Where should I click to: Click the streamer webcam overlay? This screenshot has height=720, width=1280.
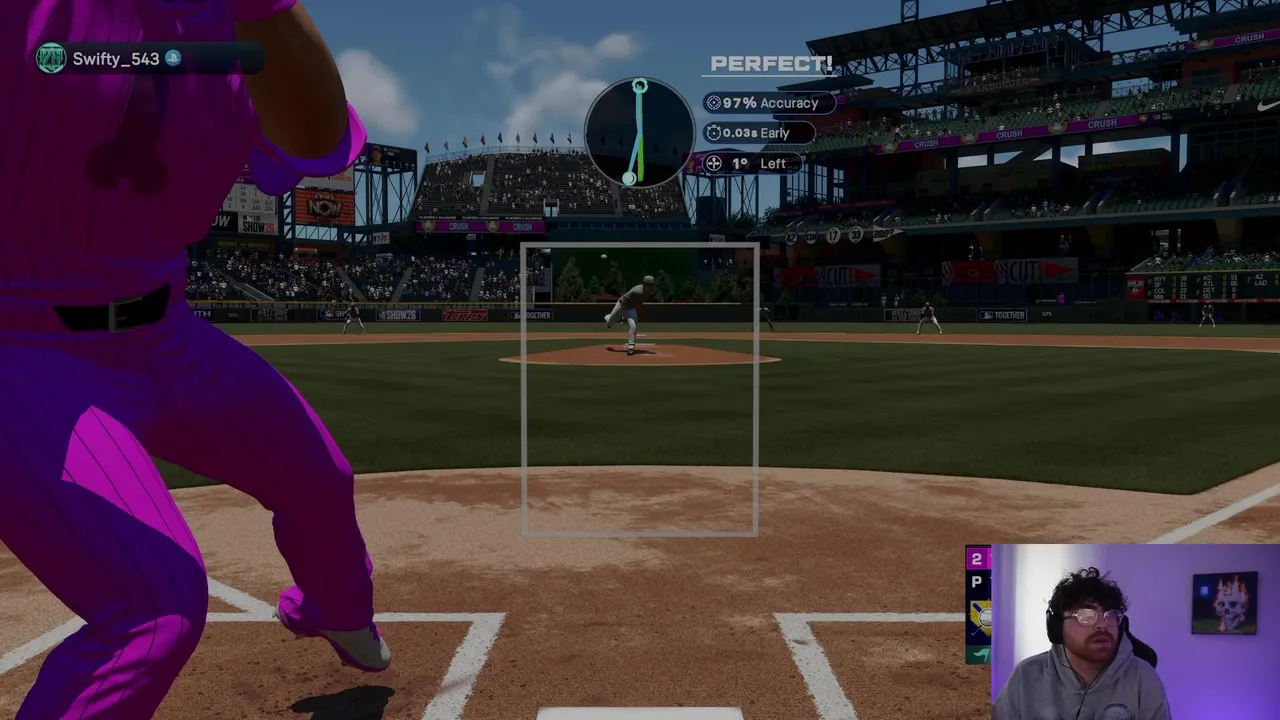1135,632
